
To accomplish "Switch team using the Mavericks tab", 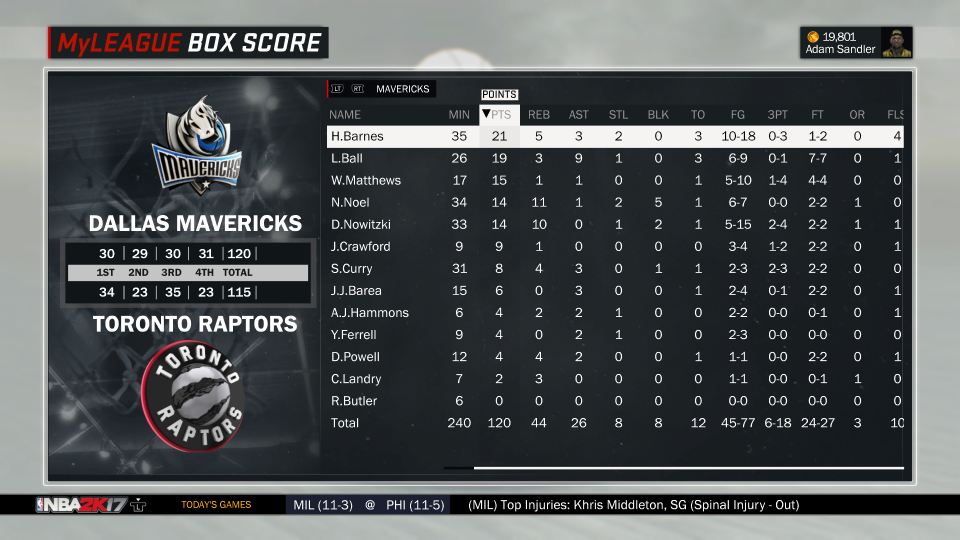I will click(402, 89).
